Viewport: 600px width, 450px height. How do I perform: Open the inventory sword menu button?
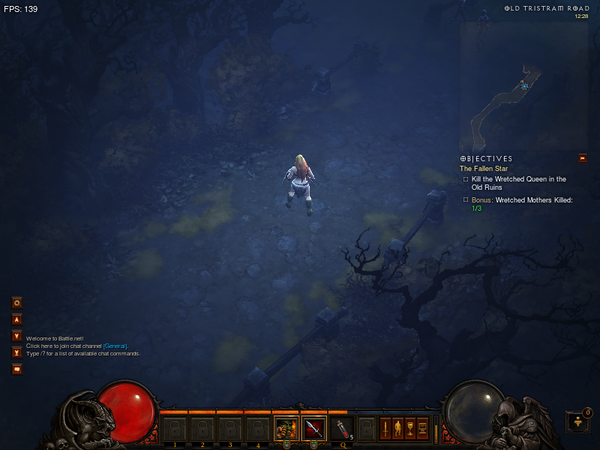point(385,428)
